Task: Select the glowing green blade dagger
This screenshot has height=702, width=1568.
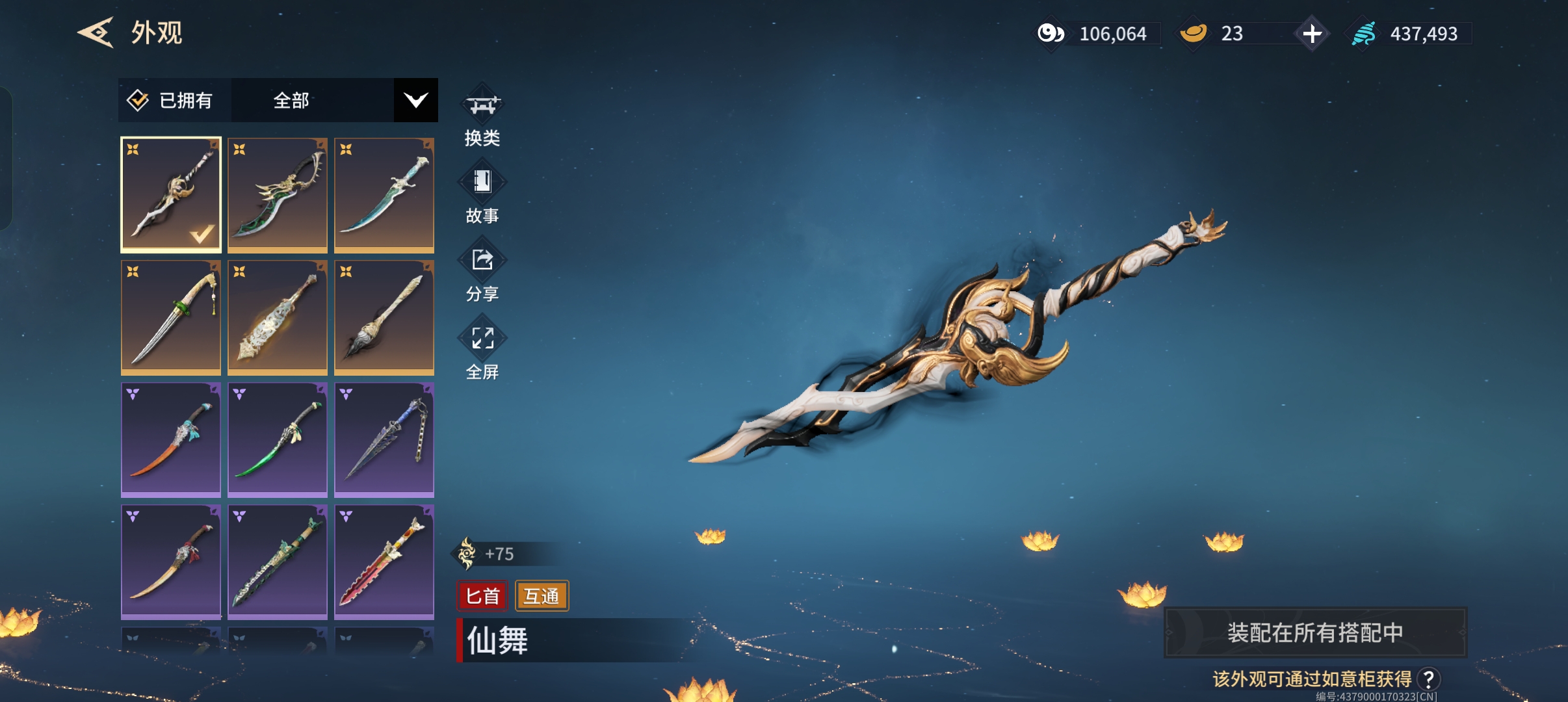Action: click(x=278, y=439)
